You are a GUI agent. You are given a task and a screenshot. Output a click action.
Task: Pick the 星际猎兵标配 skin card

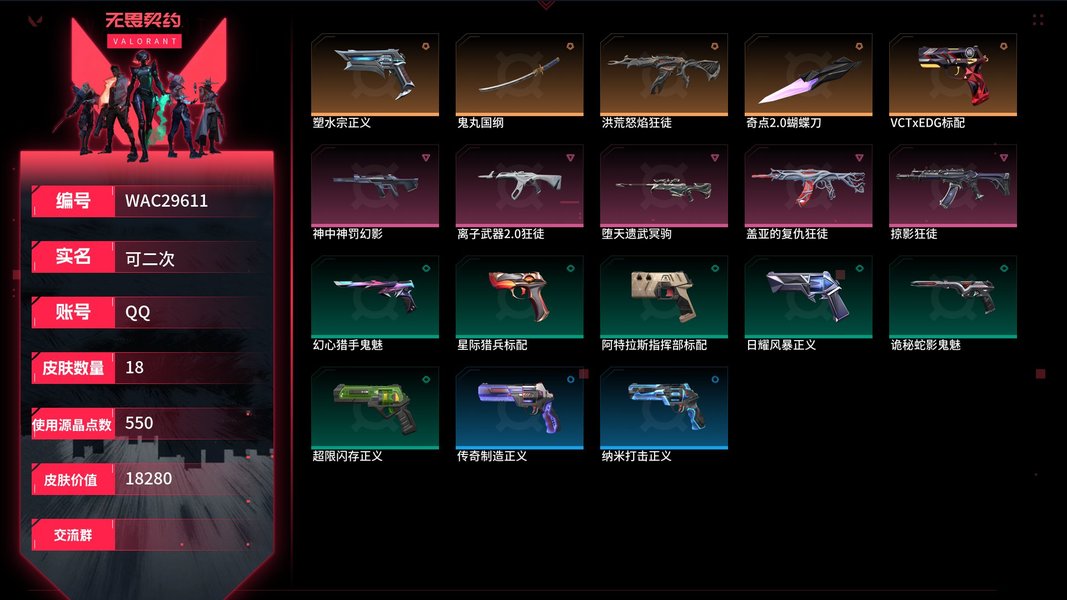519,296
